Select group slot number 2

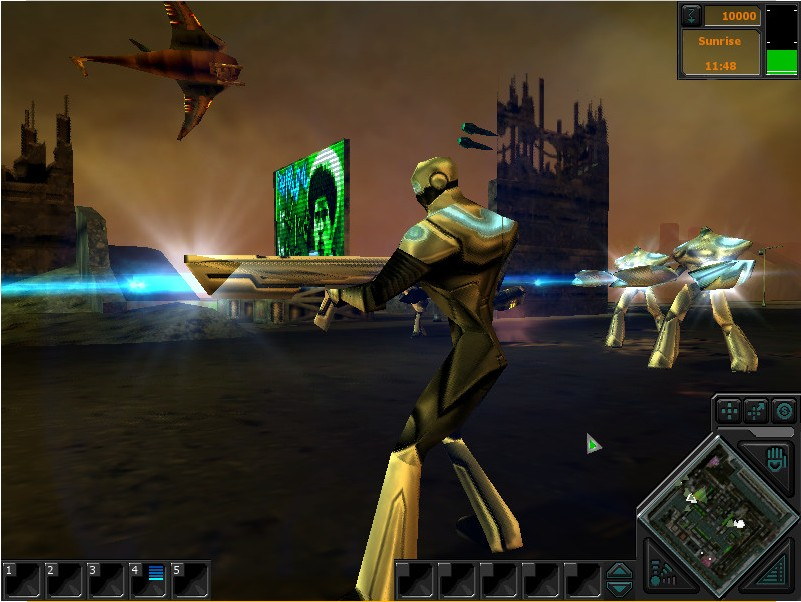[64, 579]
